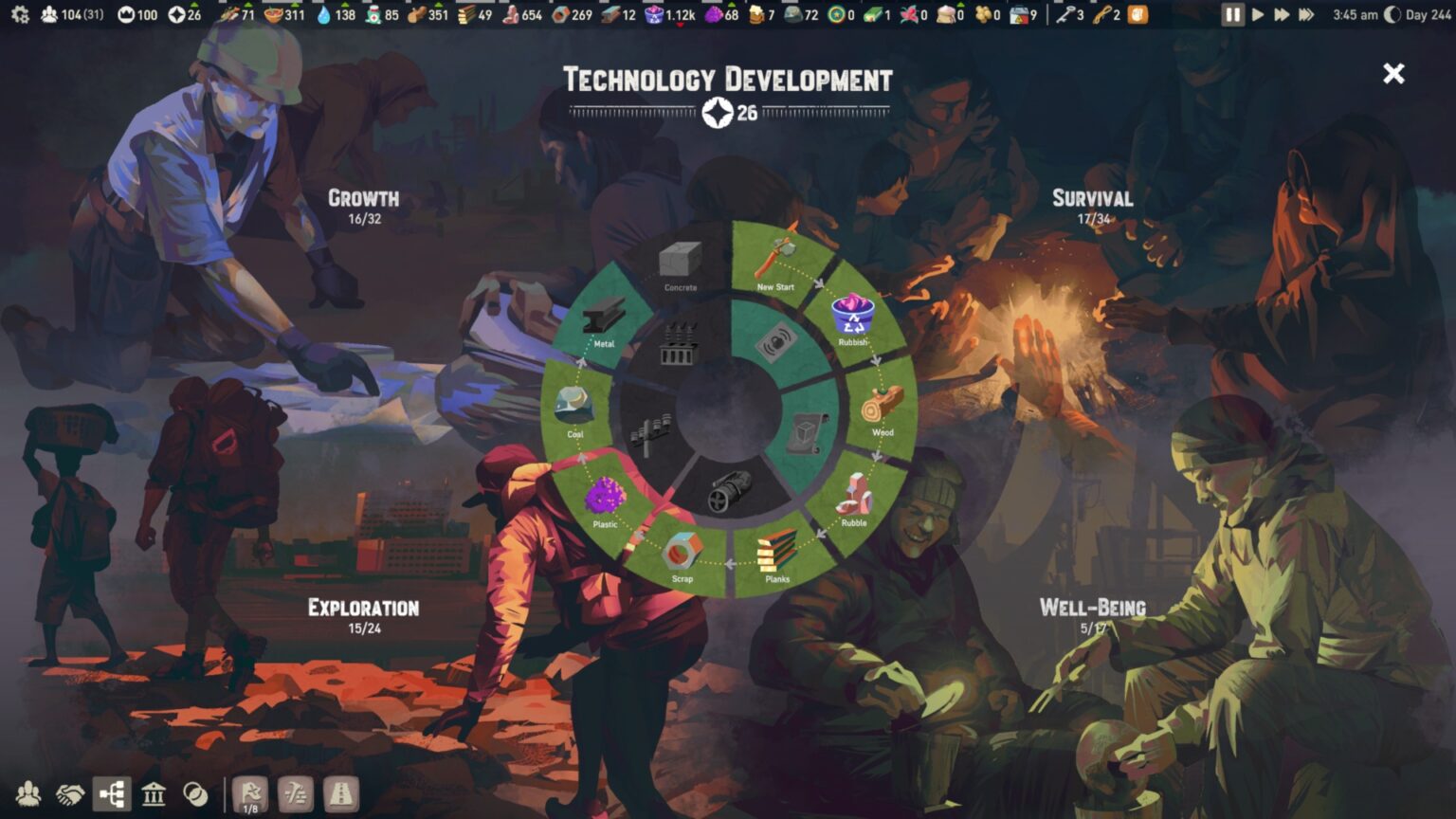1456x819 pixels.
Task: Switch to the Survival technology section
Action: (1091, 199)
